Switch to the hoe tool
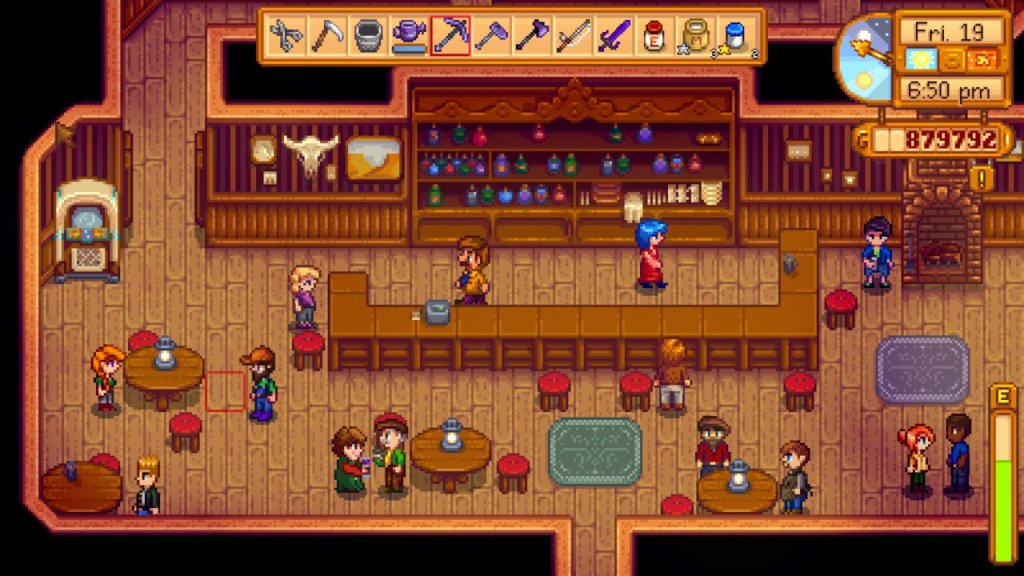 [x=491, y=37]
